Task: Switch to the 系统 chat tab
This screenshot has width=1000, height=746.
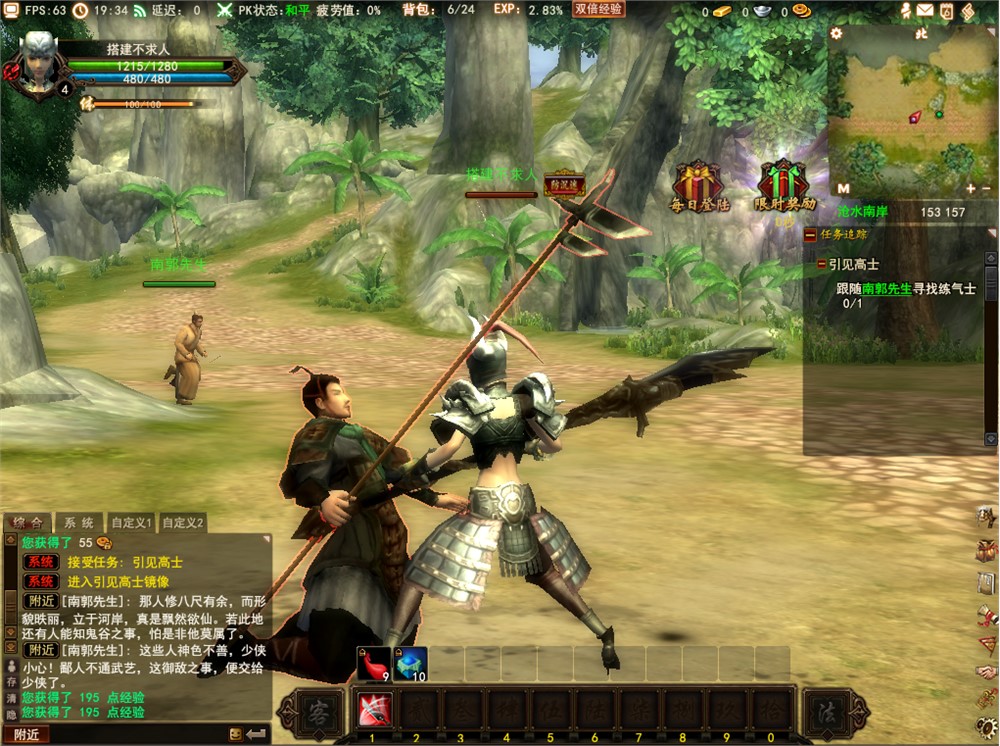Action: point(79,523)
